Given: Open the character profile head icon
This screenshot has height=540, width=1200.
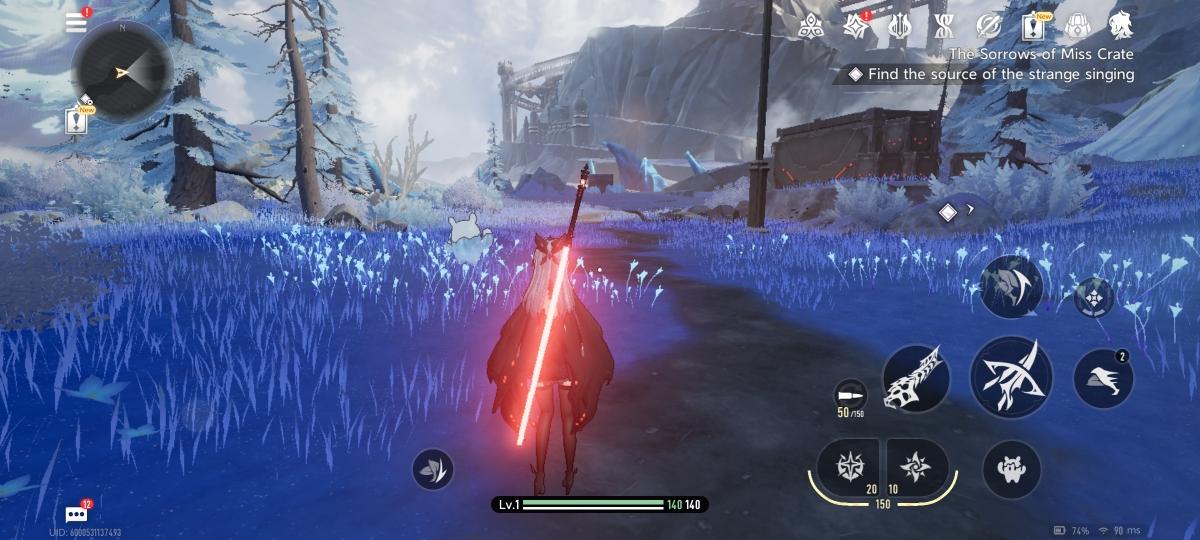Looking at the screenshot, I should 1121,27.
